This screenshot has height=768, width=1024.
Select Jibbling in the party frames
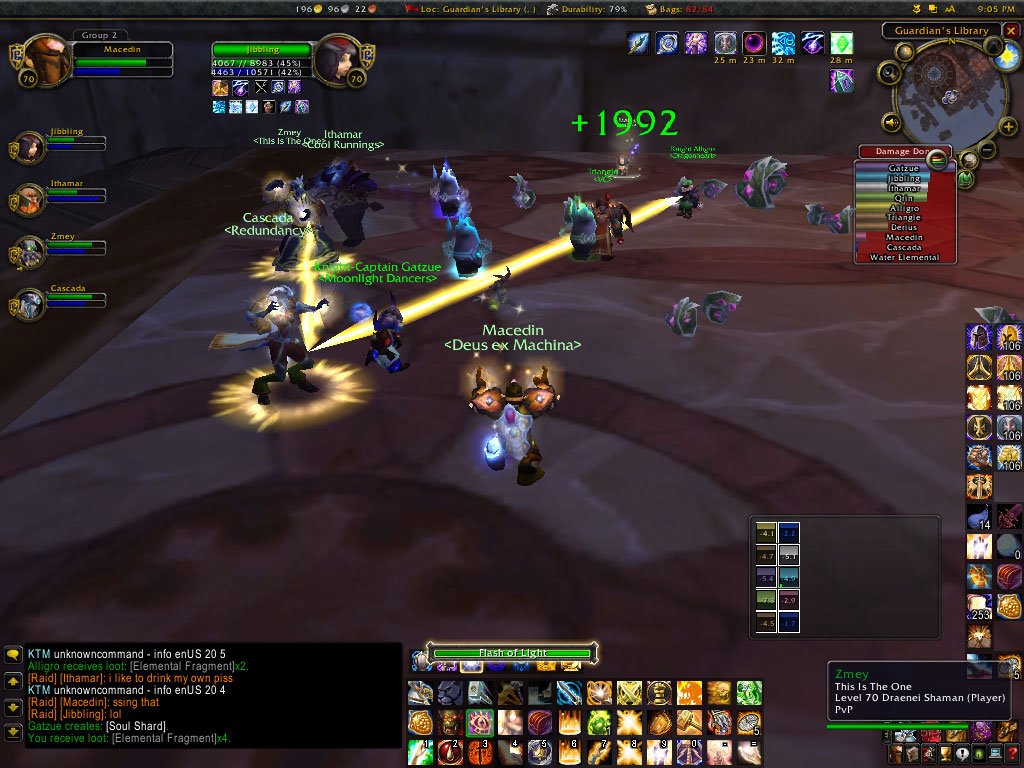coord(28,147)
